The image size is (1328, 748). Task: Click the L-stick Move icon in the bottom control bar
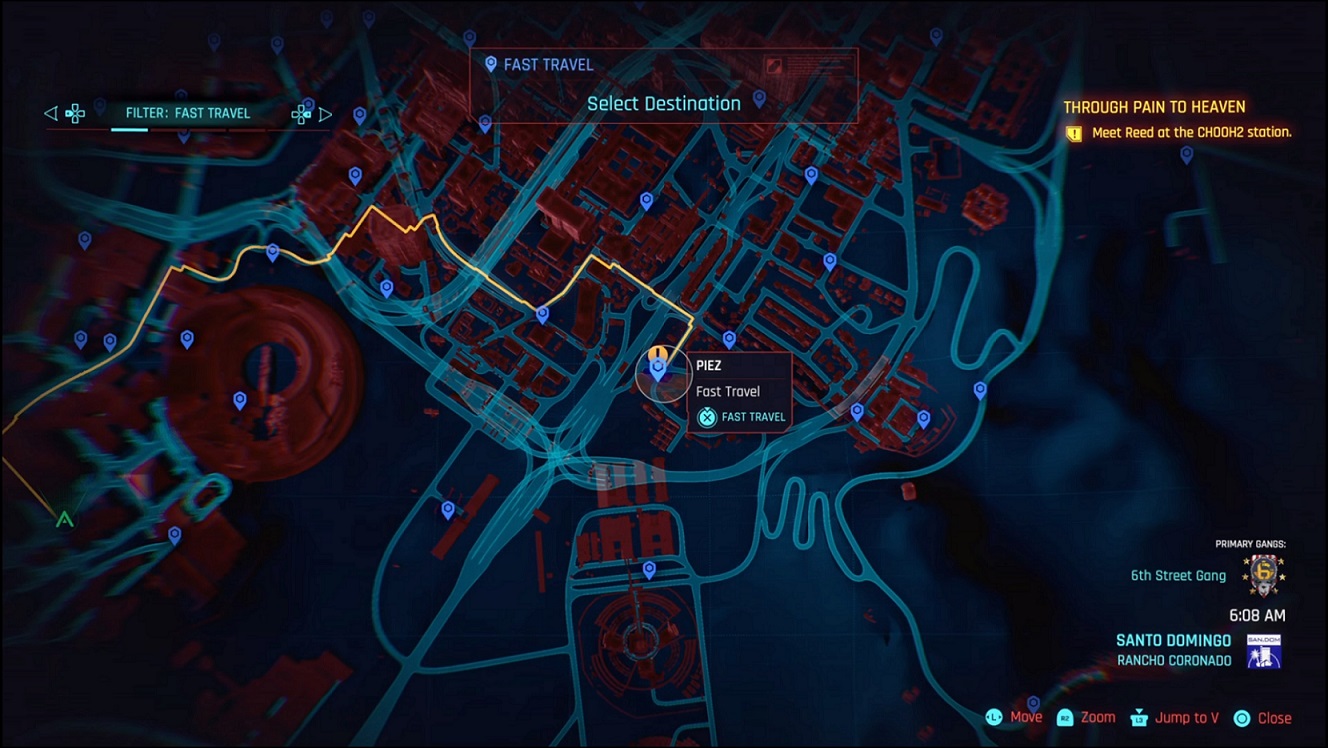coord(993,717)
